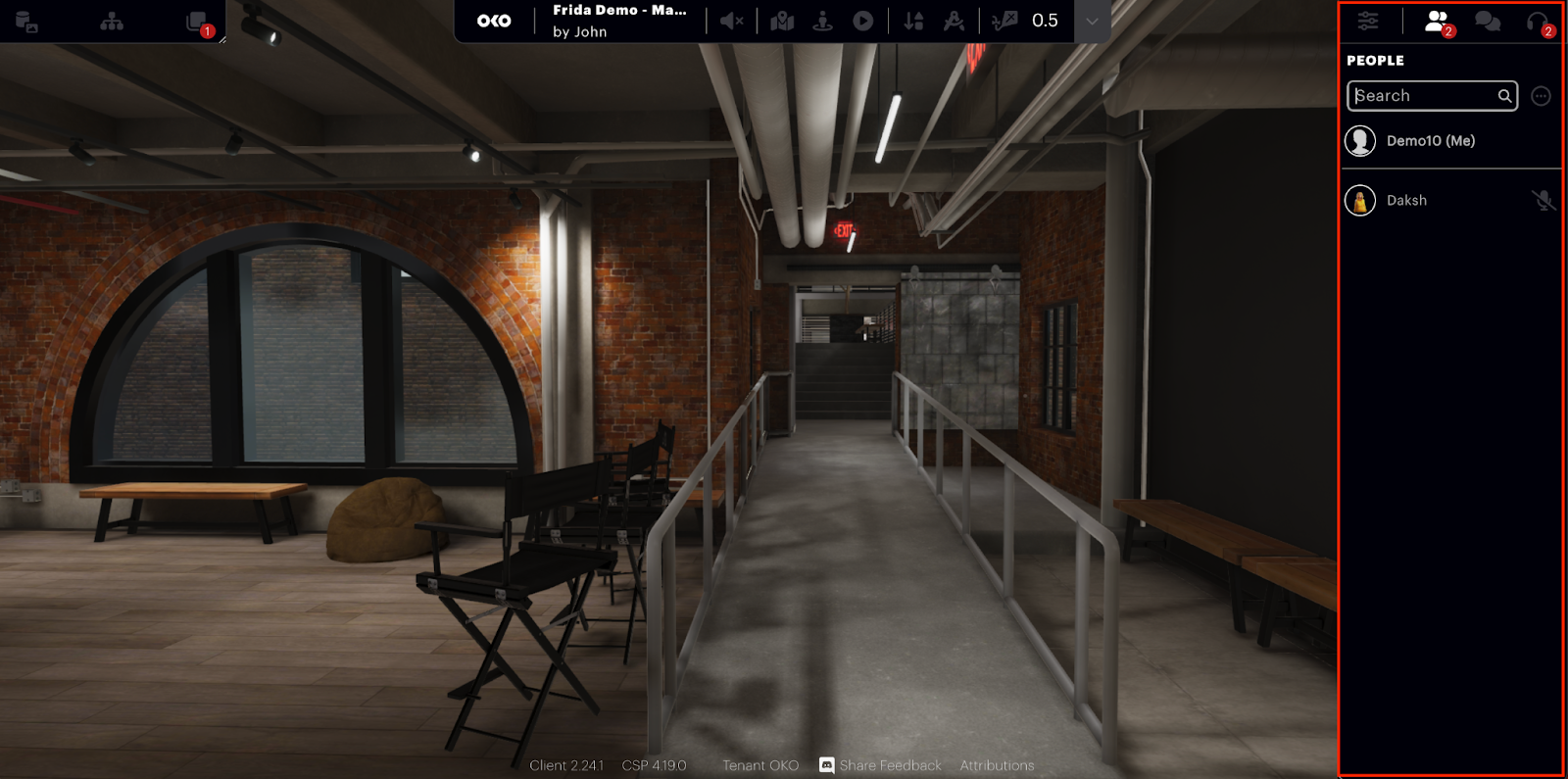Viewport: 1568px width, 779px height.
Task: Expand the top toolbar chevron dropdown
Action: coord(1092,22)
